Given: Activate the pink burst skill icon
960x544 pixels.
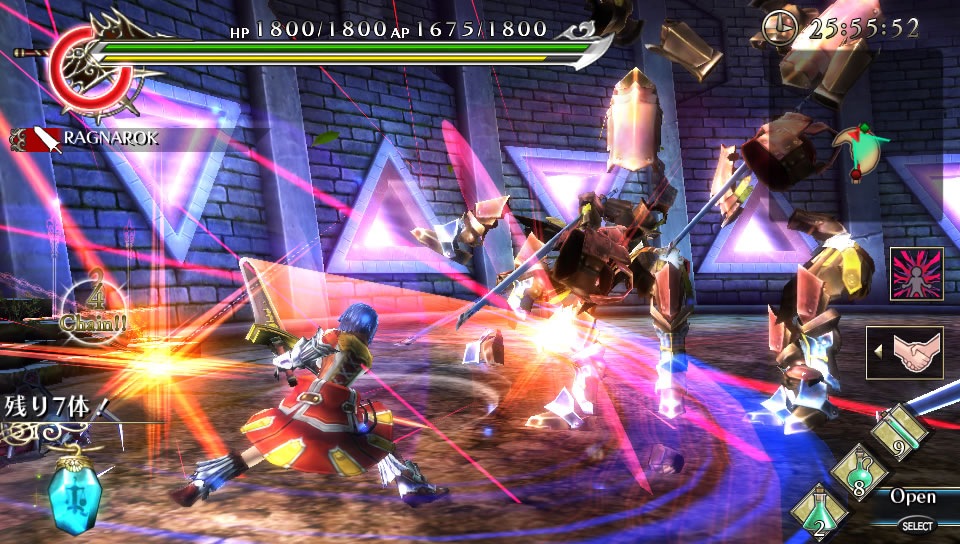Looking at the screenshot, I should pos(916,274).
